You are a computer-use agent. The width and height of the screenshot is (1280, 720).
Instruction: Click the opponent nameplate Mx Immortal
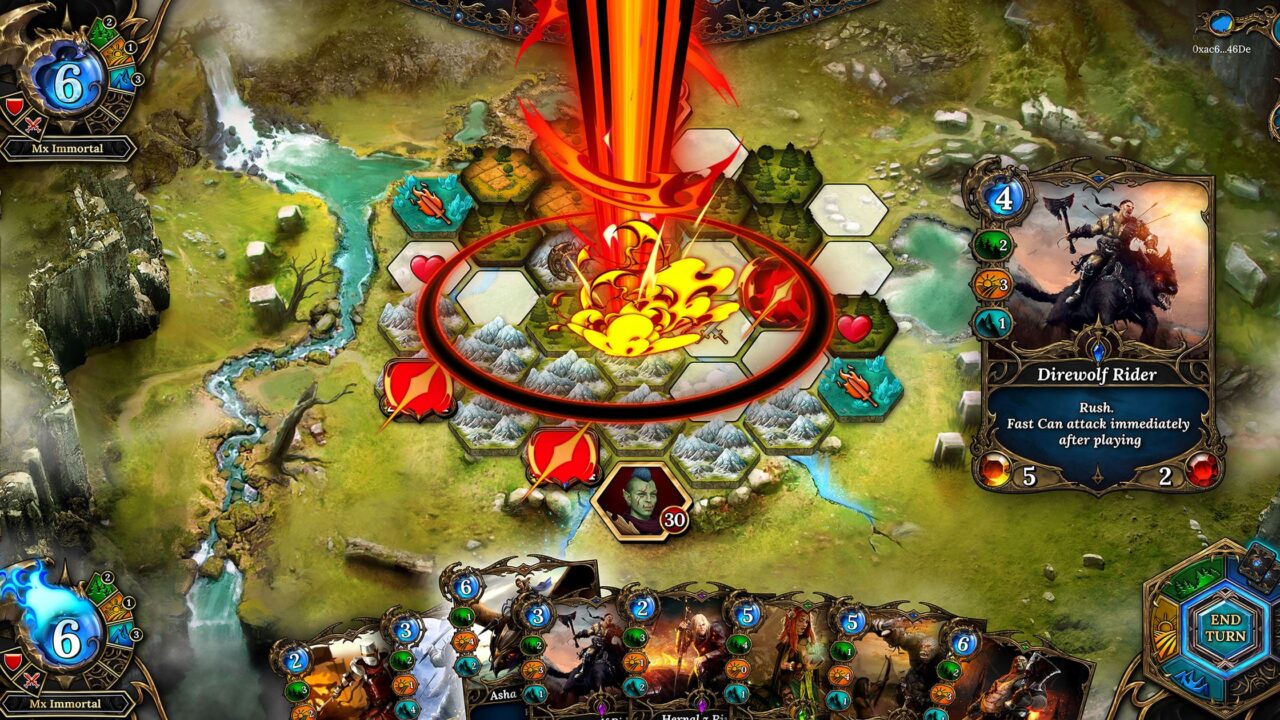(x=67, y=147)
